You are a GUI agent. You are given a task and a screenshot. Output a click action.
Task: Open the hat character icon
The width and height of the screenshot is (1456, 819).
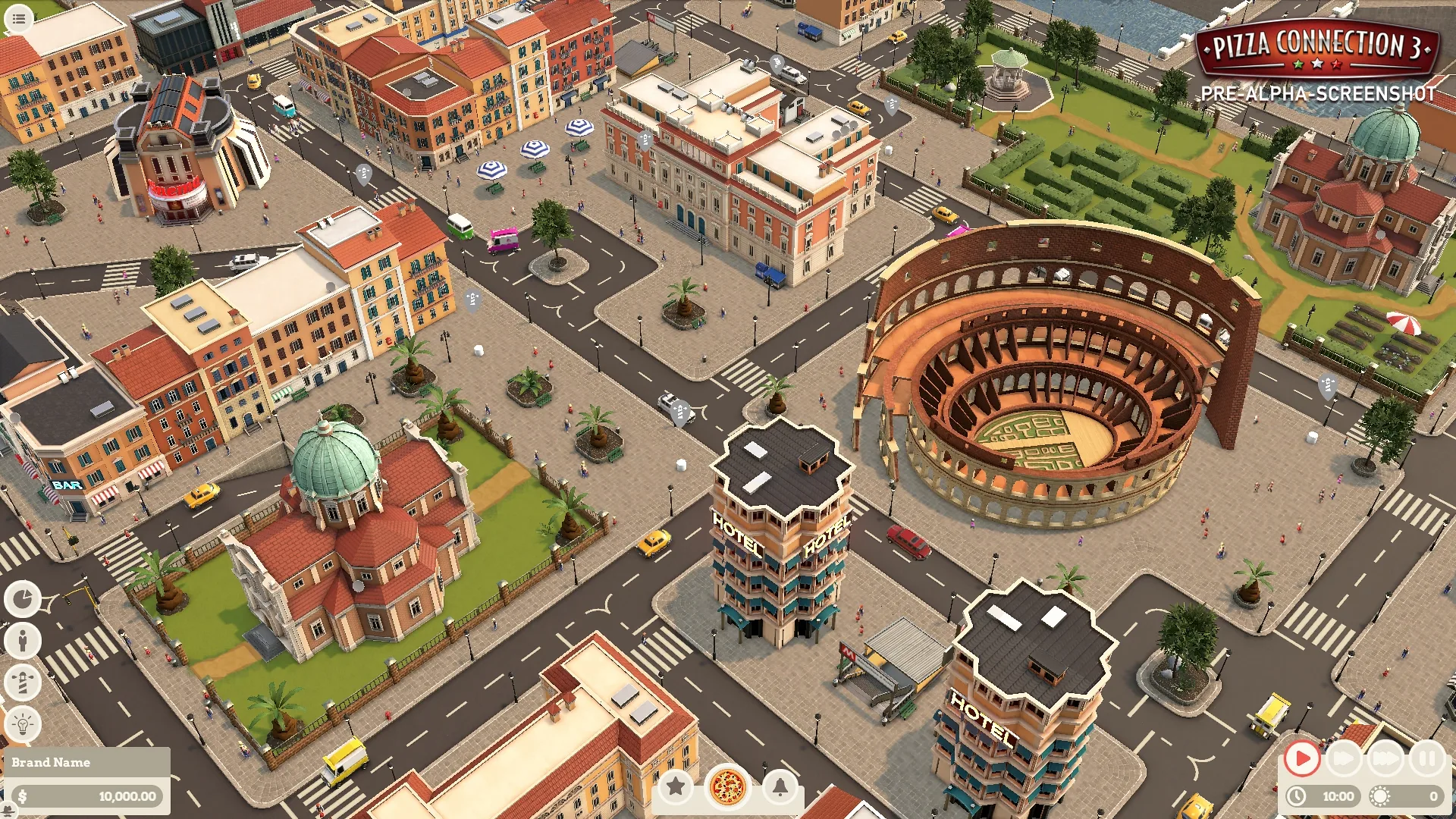[9, 810]
